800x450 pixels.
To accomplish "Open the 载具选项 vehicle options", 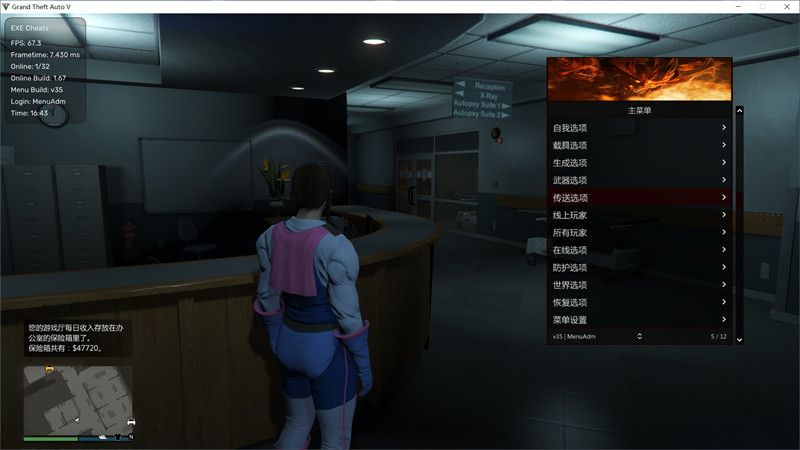I will 639,146.
